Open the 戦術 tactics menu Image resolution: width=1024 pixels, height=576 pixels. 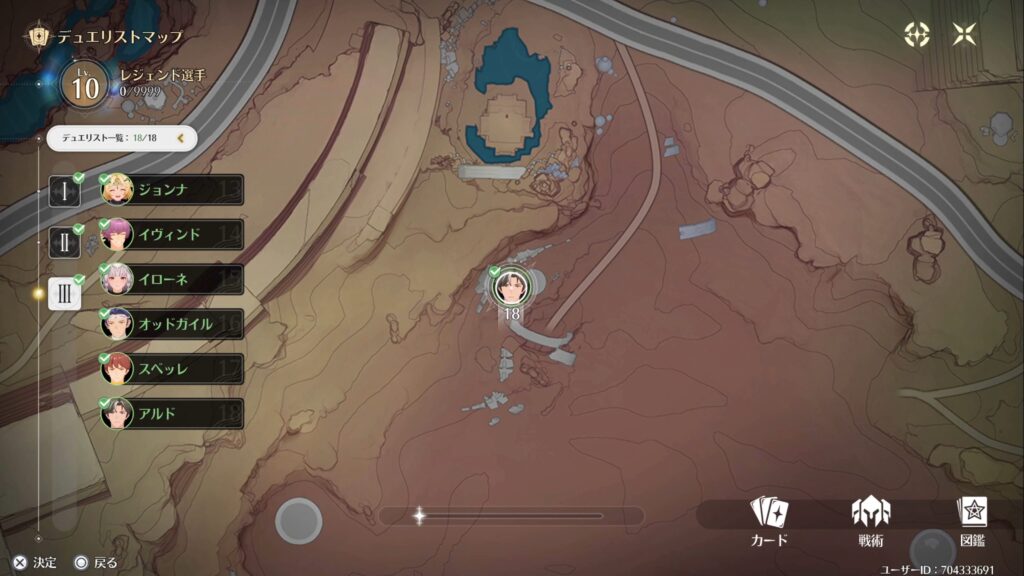pyautogui.click(x=870, y=521)
